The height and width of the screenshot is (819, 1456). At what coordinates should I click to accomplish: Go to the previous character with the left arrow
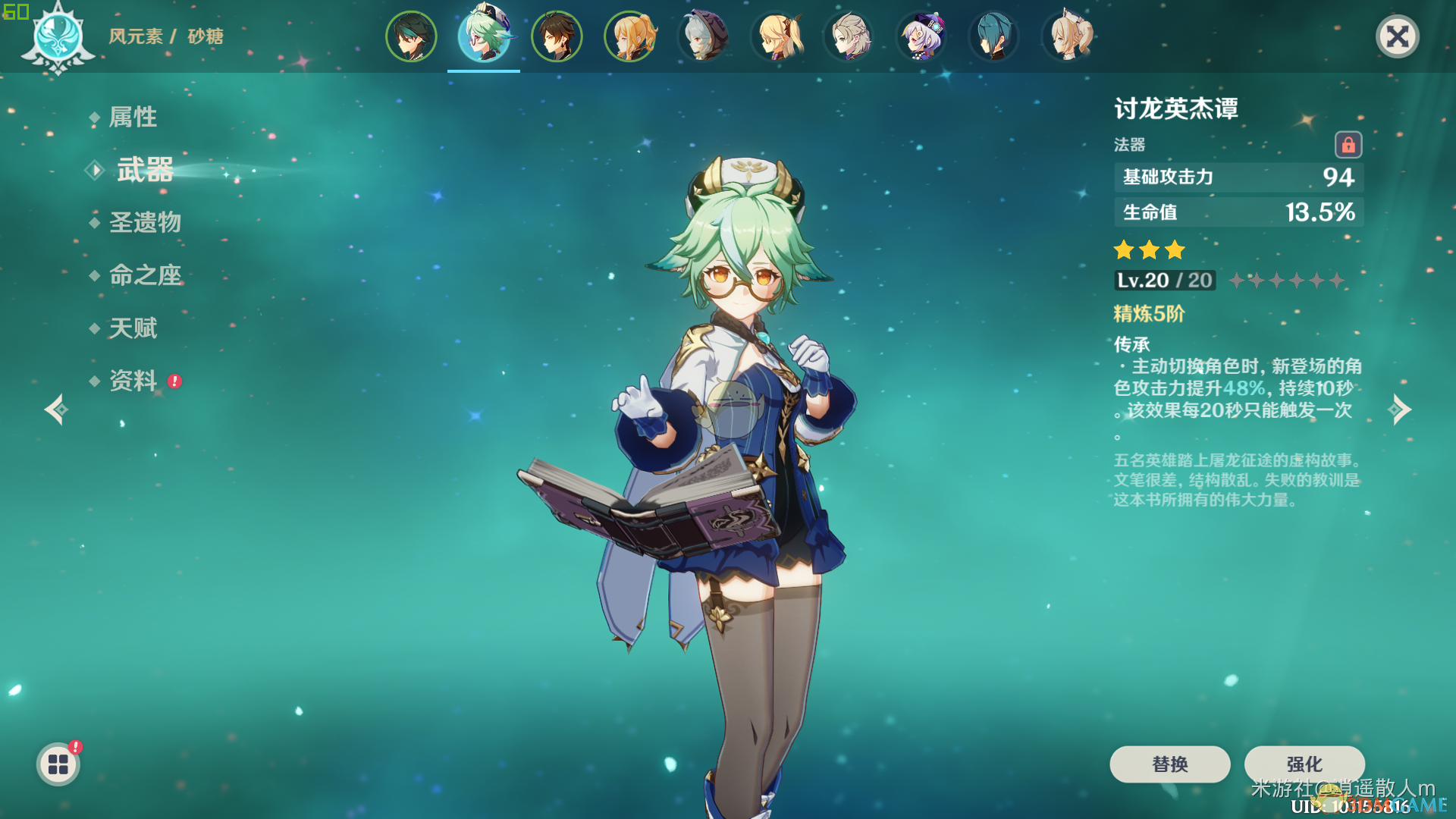pos(55,409)
